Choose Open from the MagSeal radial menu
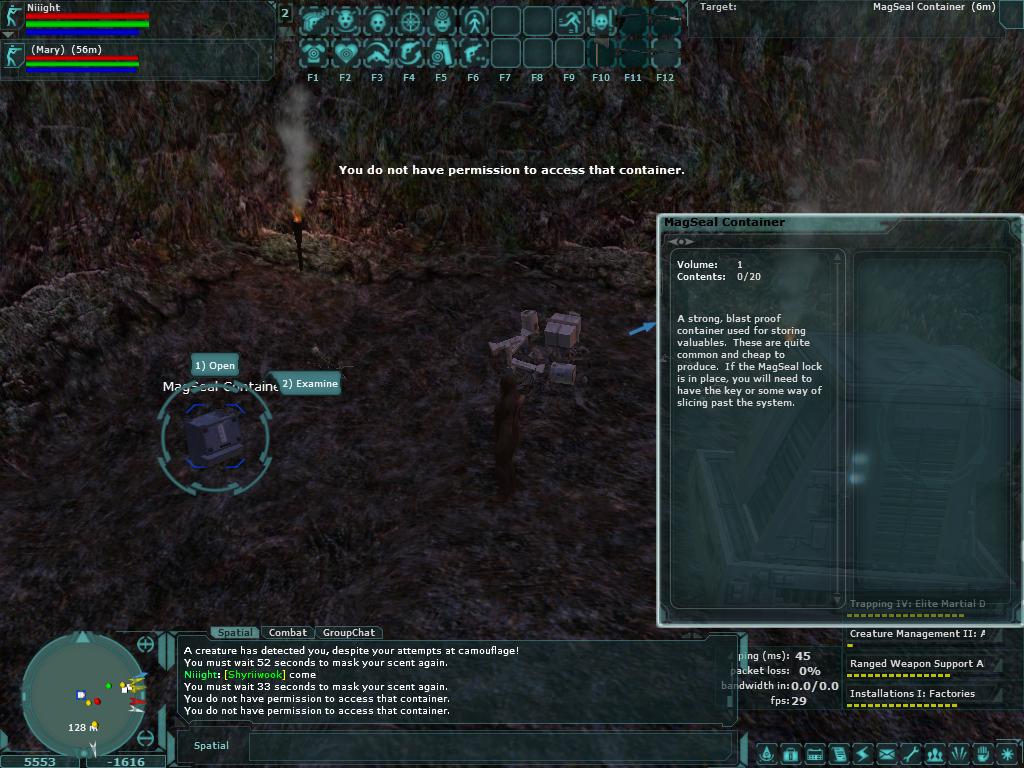Viewport: 1024px width, 768px height. [215, 366]
